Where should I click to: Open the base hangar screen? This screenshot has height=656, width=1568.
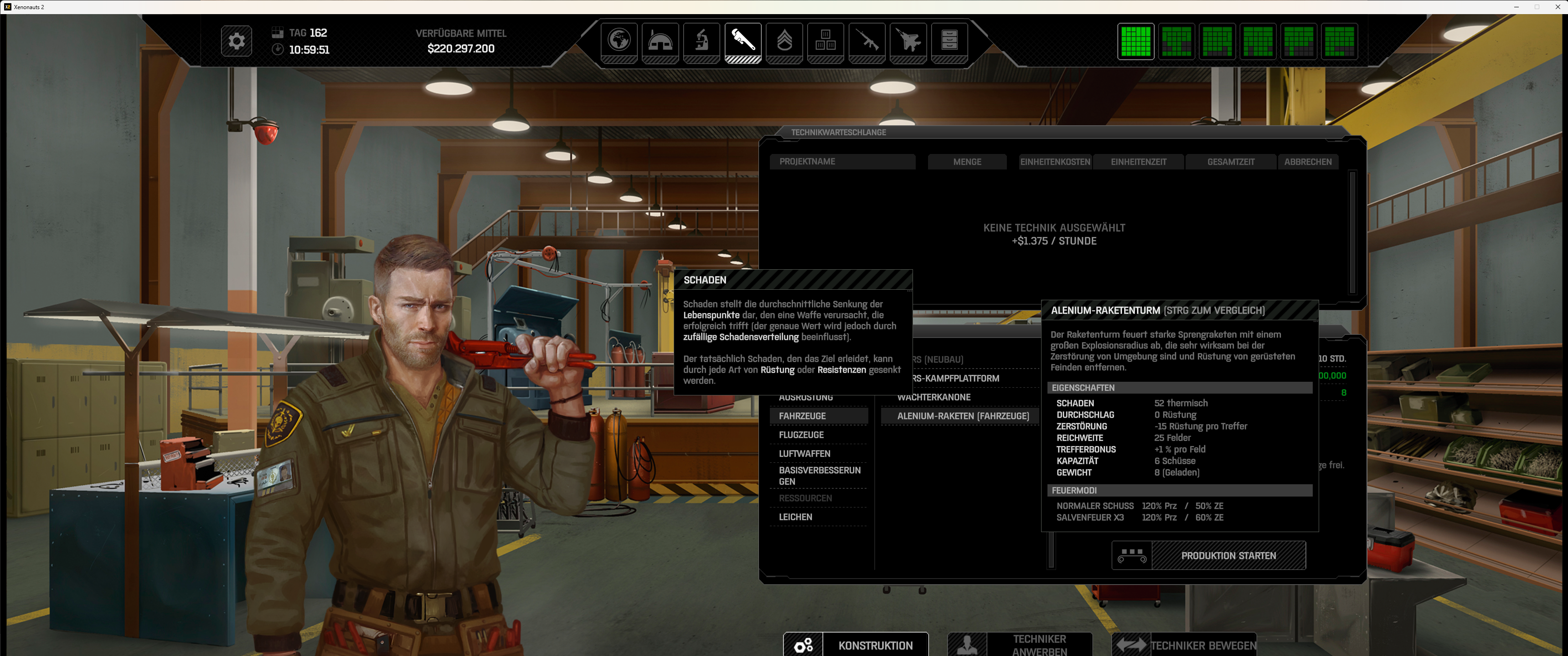pos(660,41)
